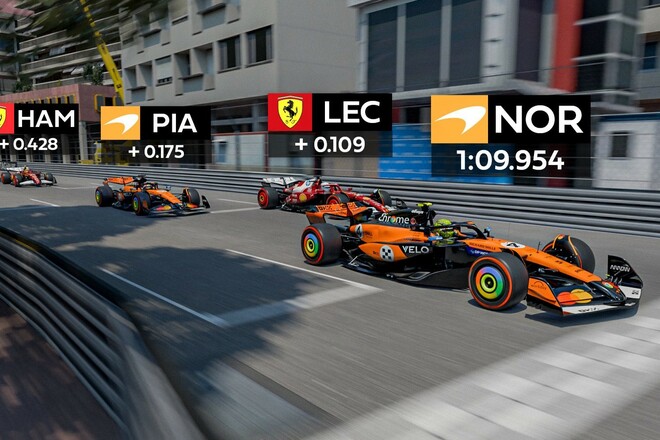Click the HAM driver tag
660x440 pixels.
point(38,119)
